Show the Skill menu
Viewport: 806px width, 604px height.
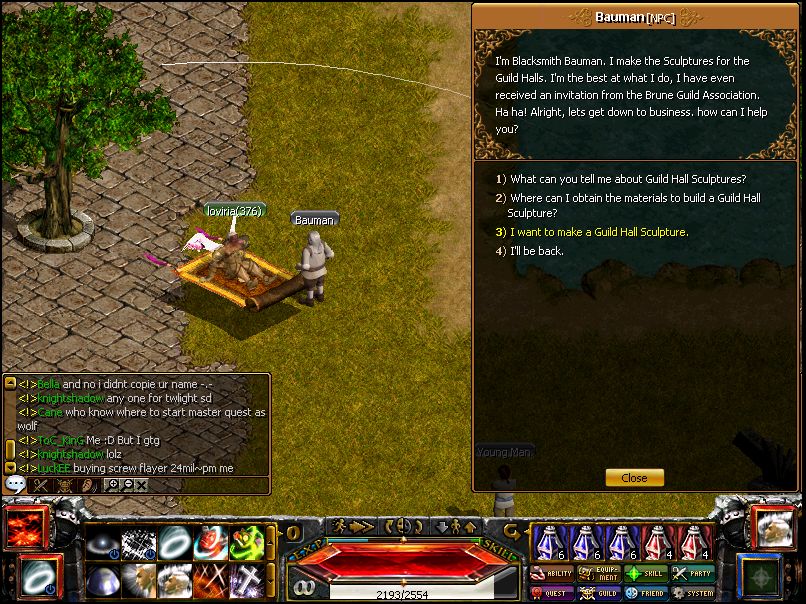[x=647, y=574]
